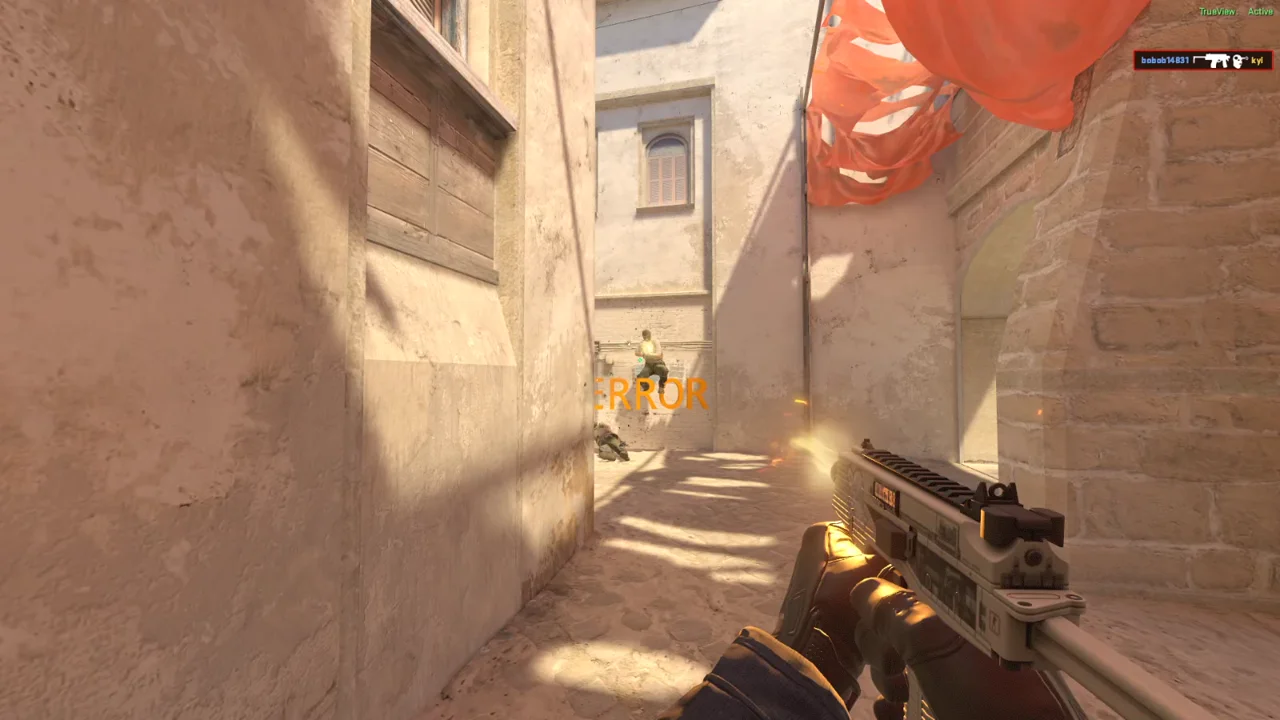Expand the killfeed entry with red border

(x=1205, y=60)
